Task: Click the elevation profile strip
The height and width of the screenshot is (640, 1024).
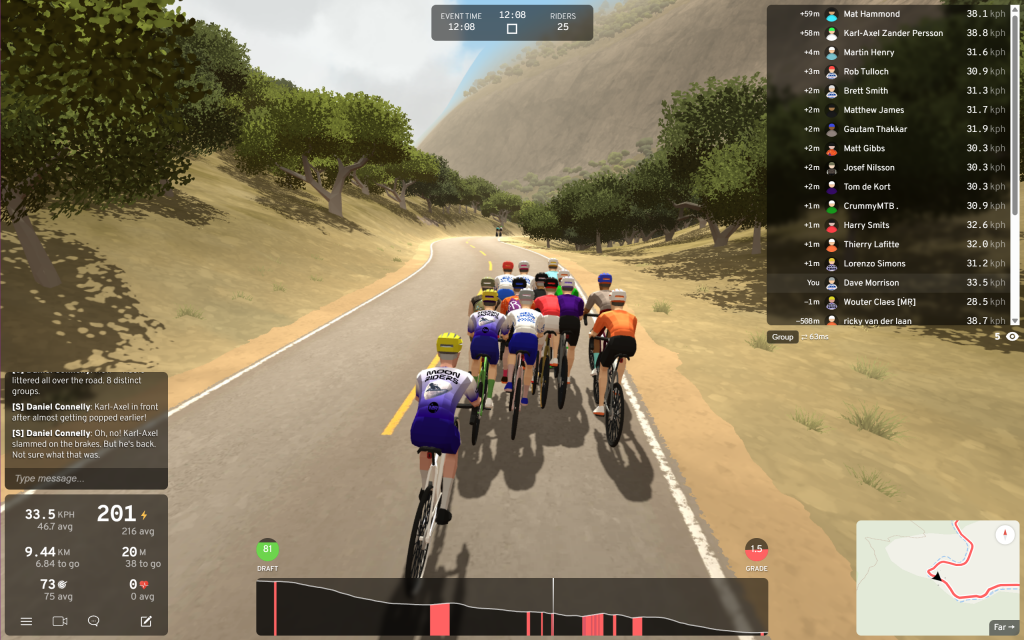Action: coord(512,607)
